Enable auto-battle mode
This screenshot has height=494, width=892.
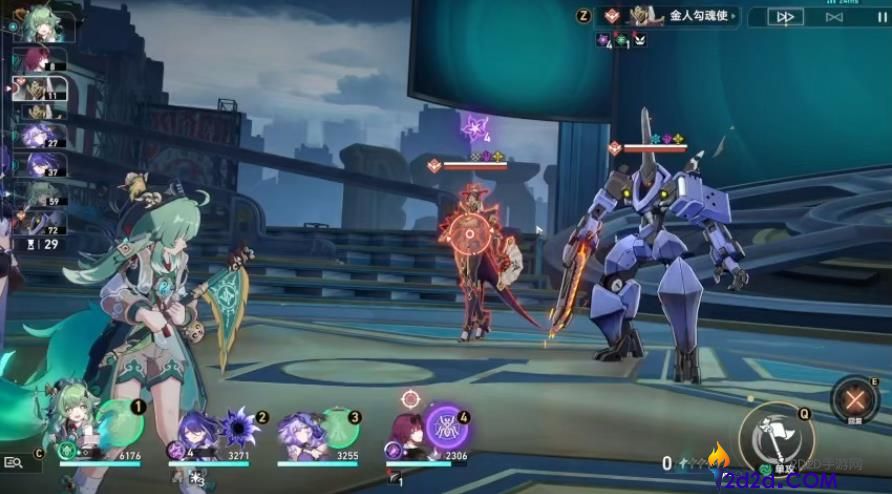833,17
